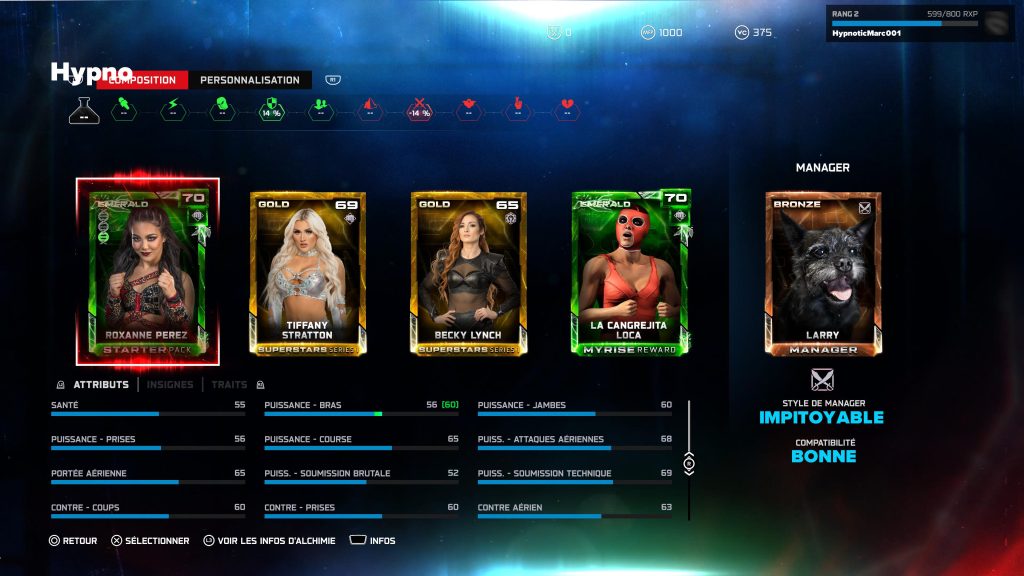
Task: Select the red crossed -14 % penalty icon
Action: pyautogui.click(x=419, y=109)
